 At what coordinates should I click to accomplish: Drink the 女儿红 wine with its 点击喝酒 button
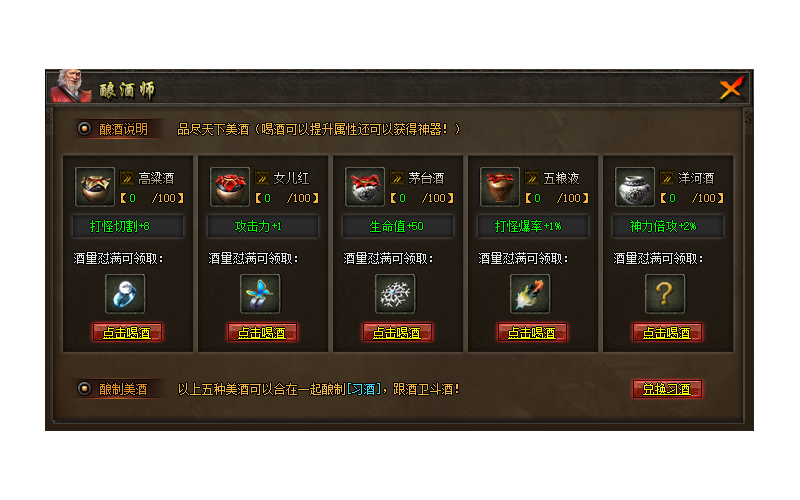coord(262,332)
